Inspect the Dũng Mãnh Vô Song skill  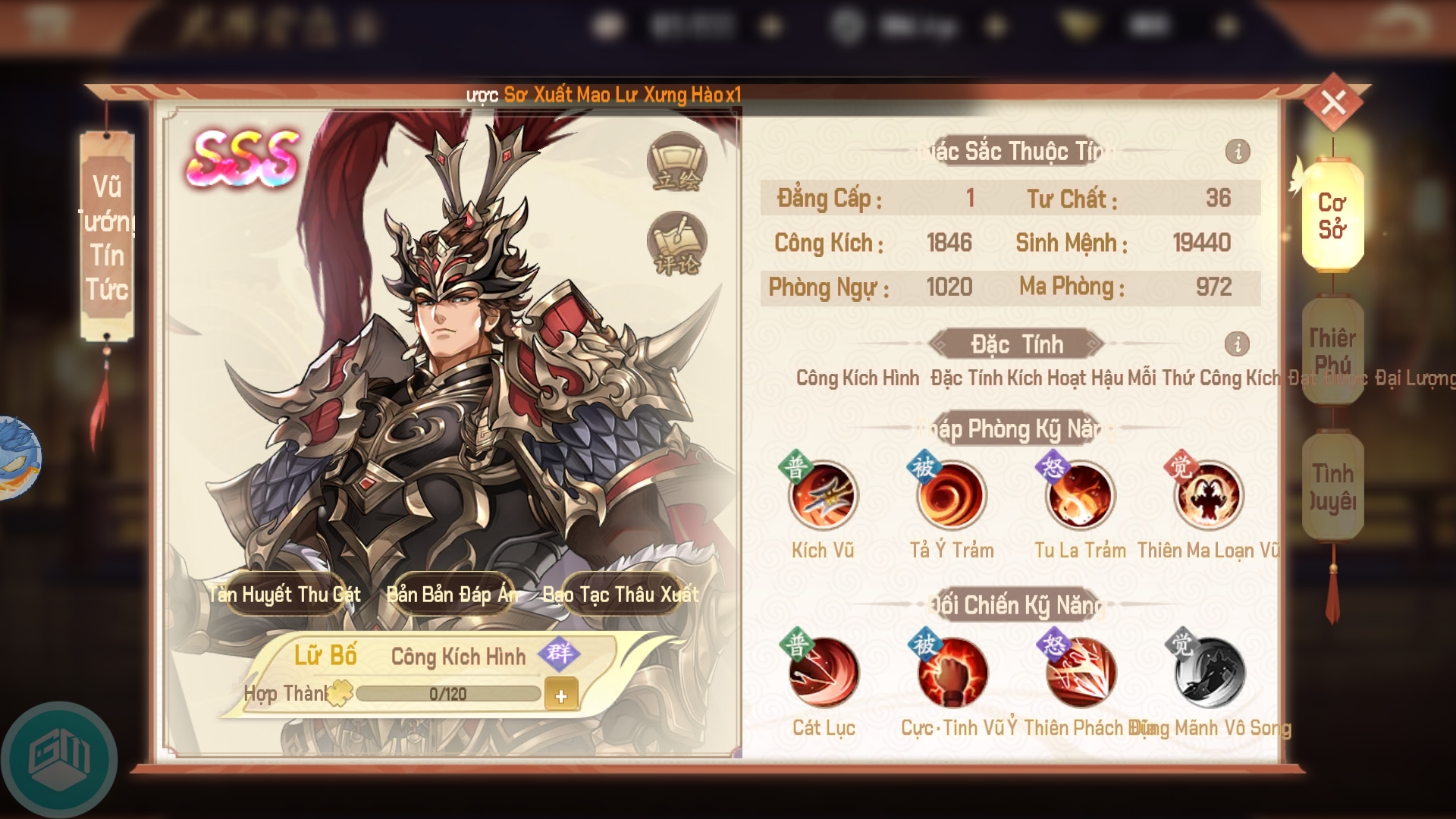[1209, 673]
